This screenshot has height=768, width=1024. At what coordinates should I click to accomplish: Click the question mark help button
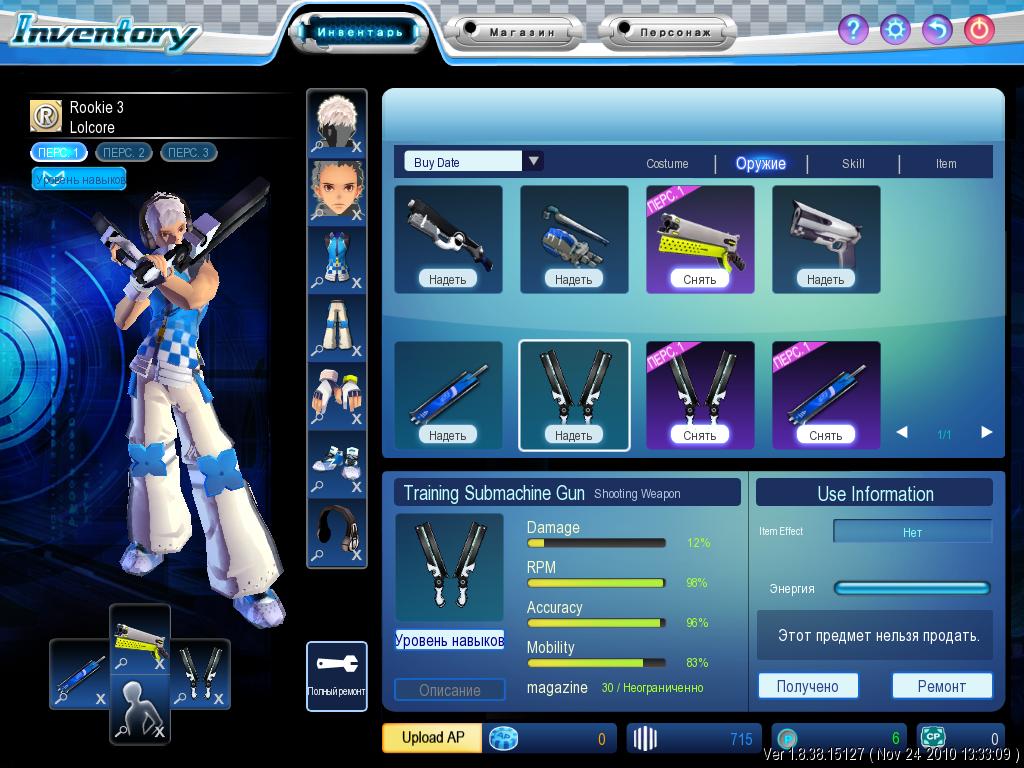click(x=852, y=29)
